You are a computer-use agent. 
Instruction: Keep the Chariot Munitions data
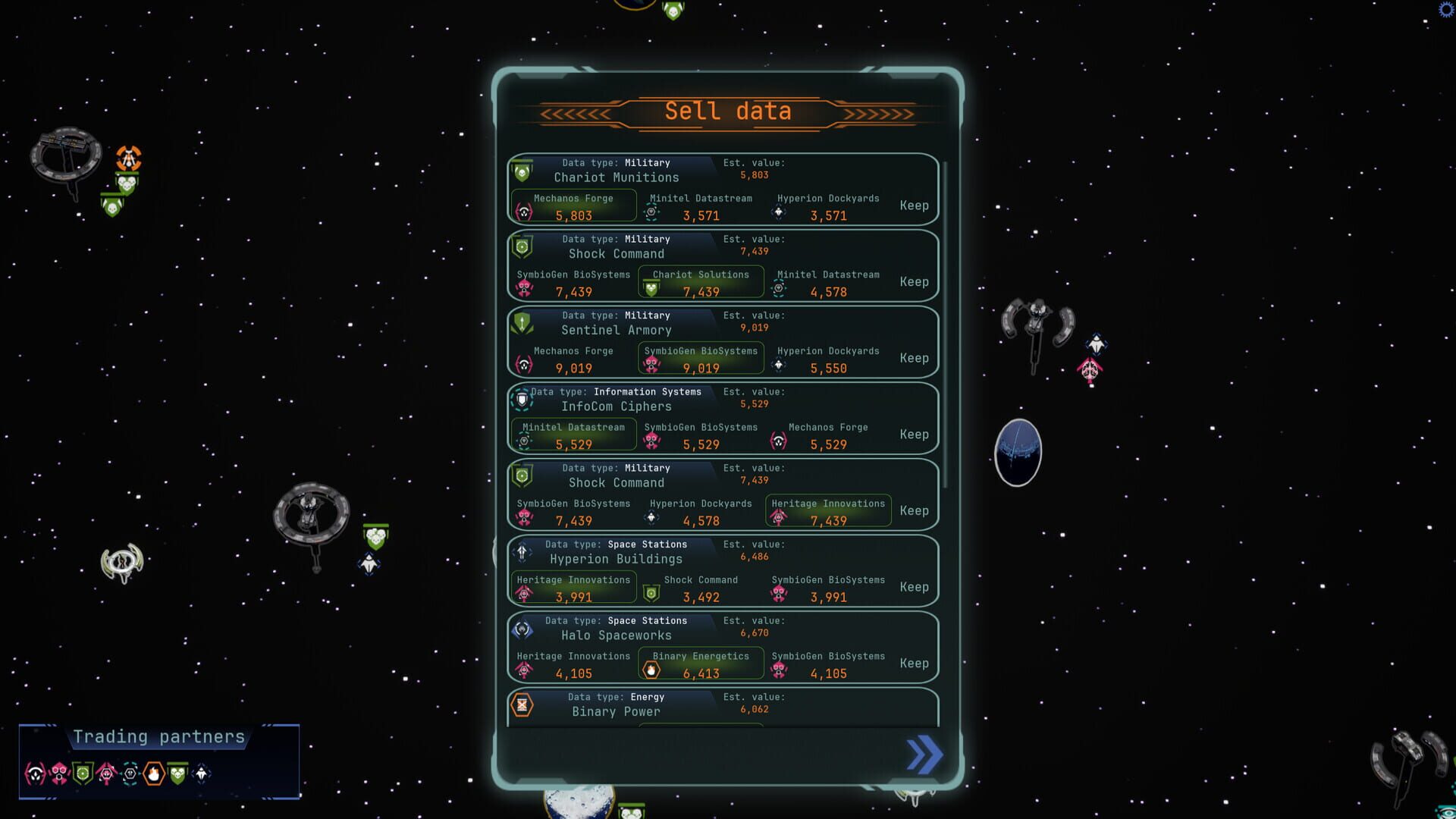pos(915,206)
